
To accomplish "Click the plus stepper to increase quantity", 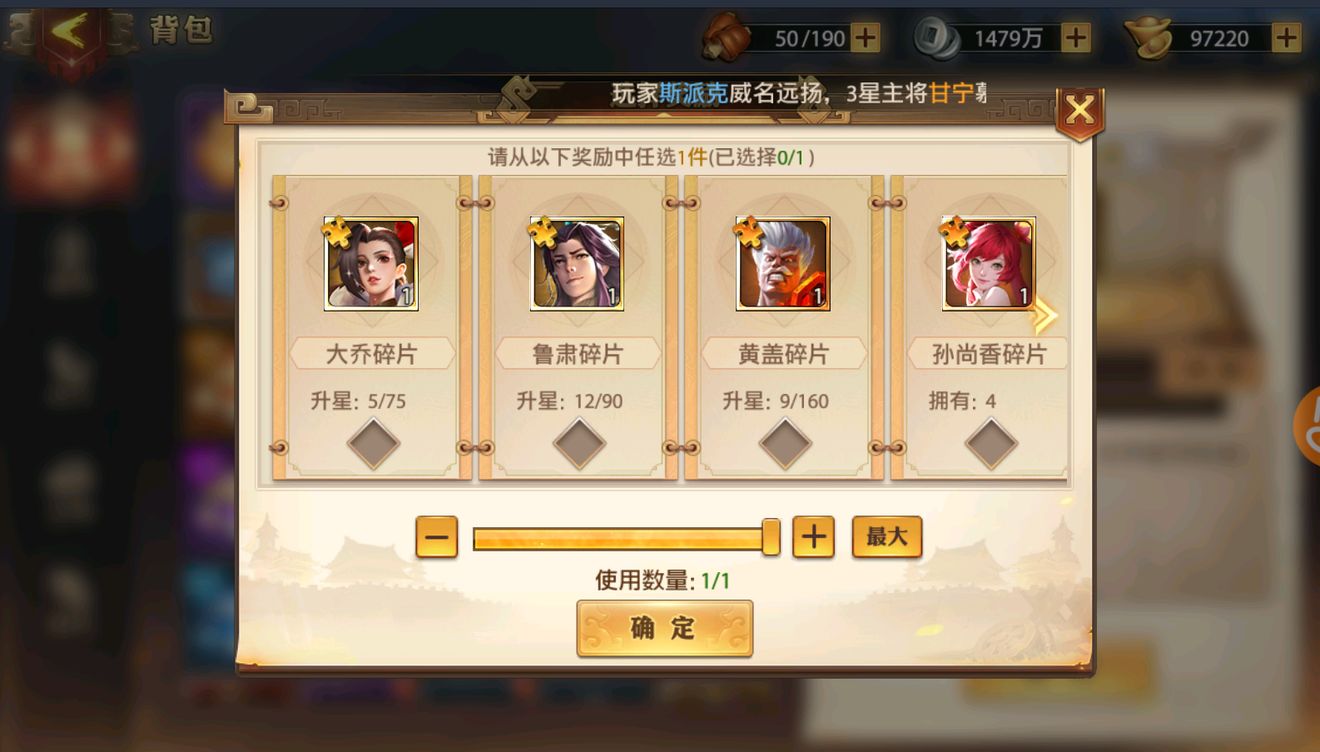I will pos(814,537).
